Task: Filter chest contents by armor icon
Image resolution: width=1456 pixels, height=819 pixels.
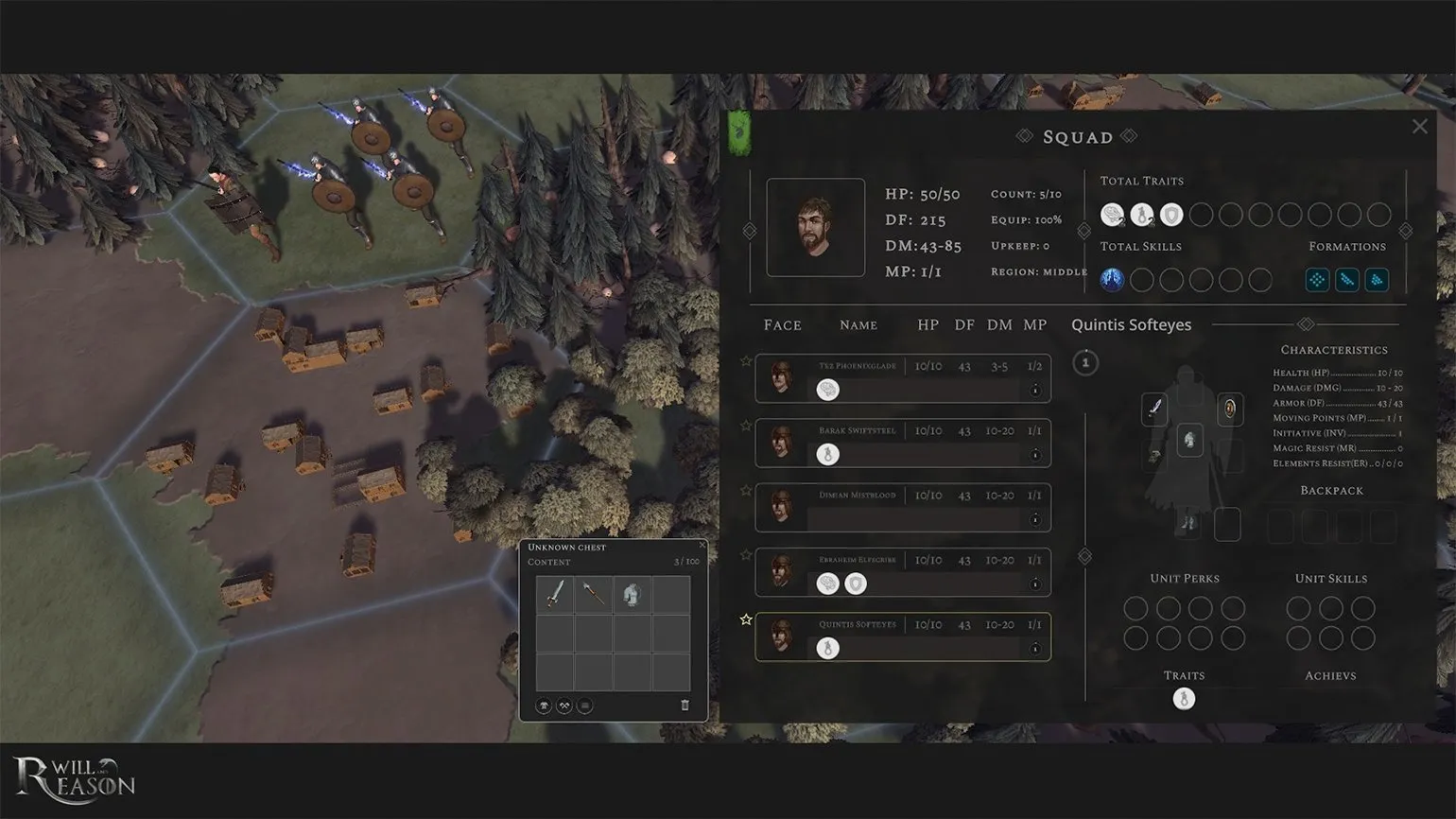Action: click(x=544, y=706)
